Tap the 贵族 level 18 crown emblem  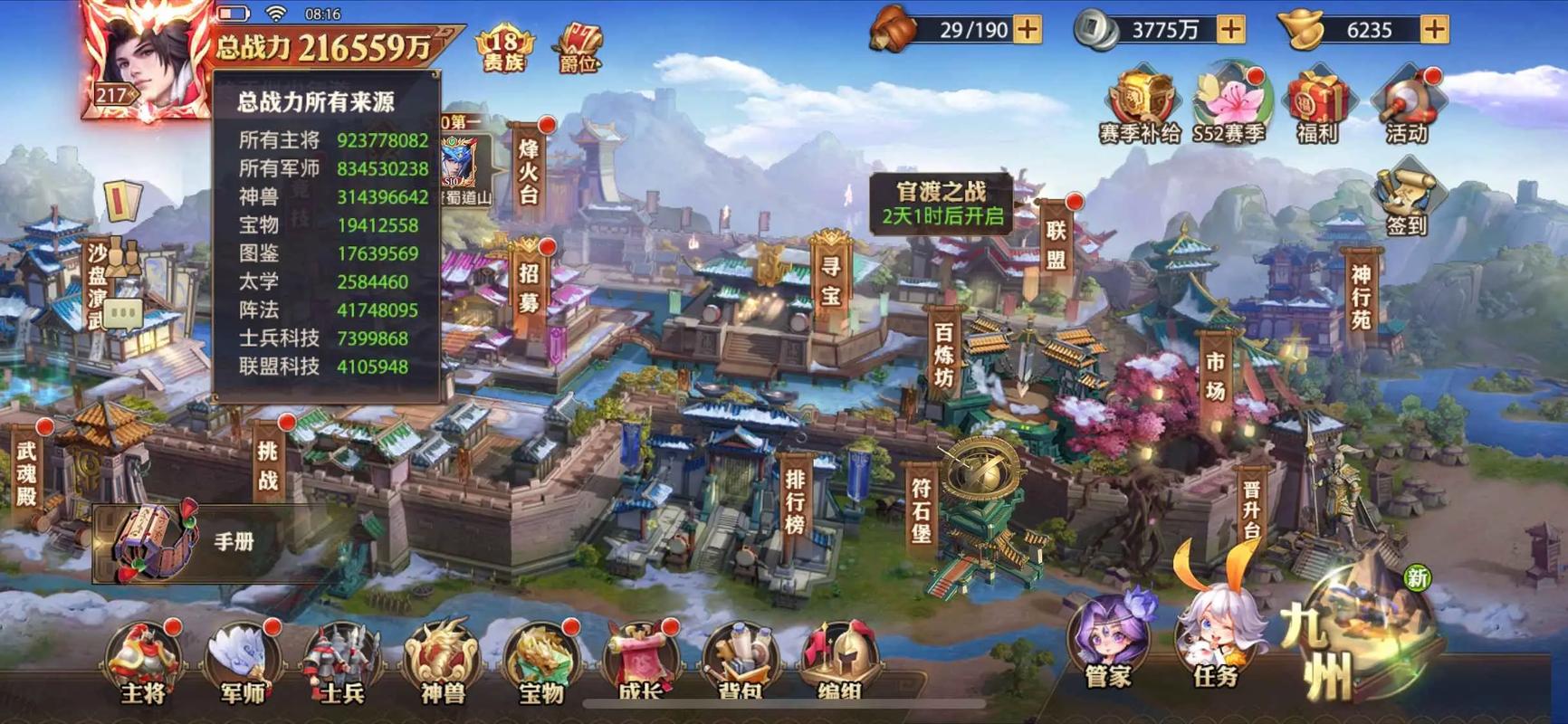[505, 41]
